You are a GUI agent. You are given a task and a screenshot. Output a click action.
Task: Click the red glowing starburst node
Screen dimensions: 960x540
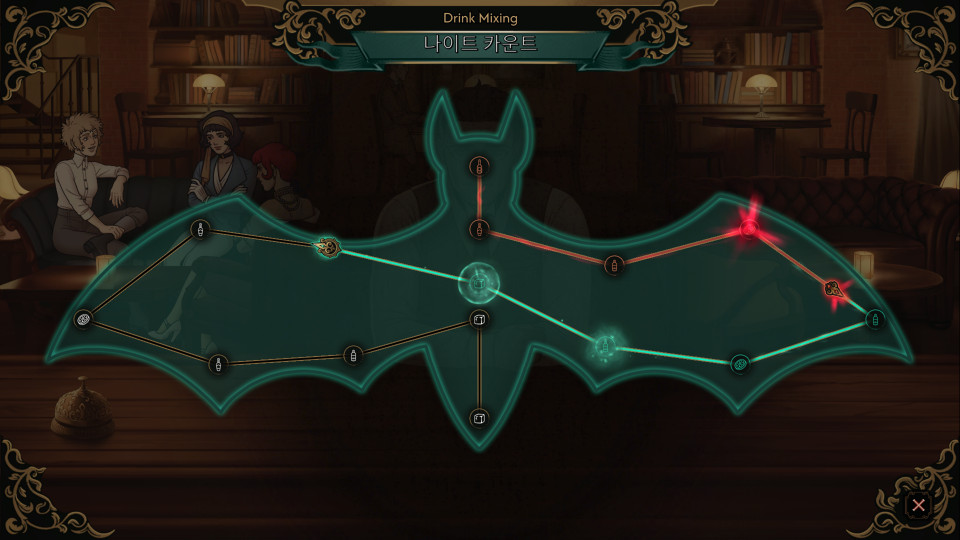(748, 230)
